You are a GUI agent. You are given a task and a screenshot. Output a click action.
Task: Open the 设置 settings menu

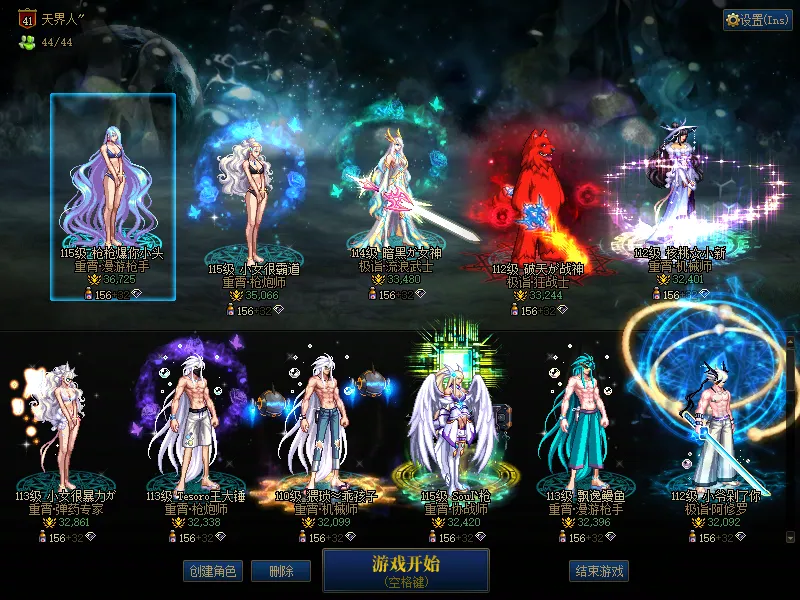(x=757, y=20)
